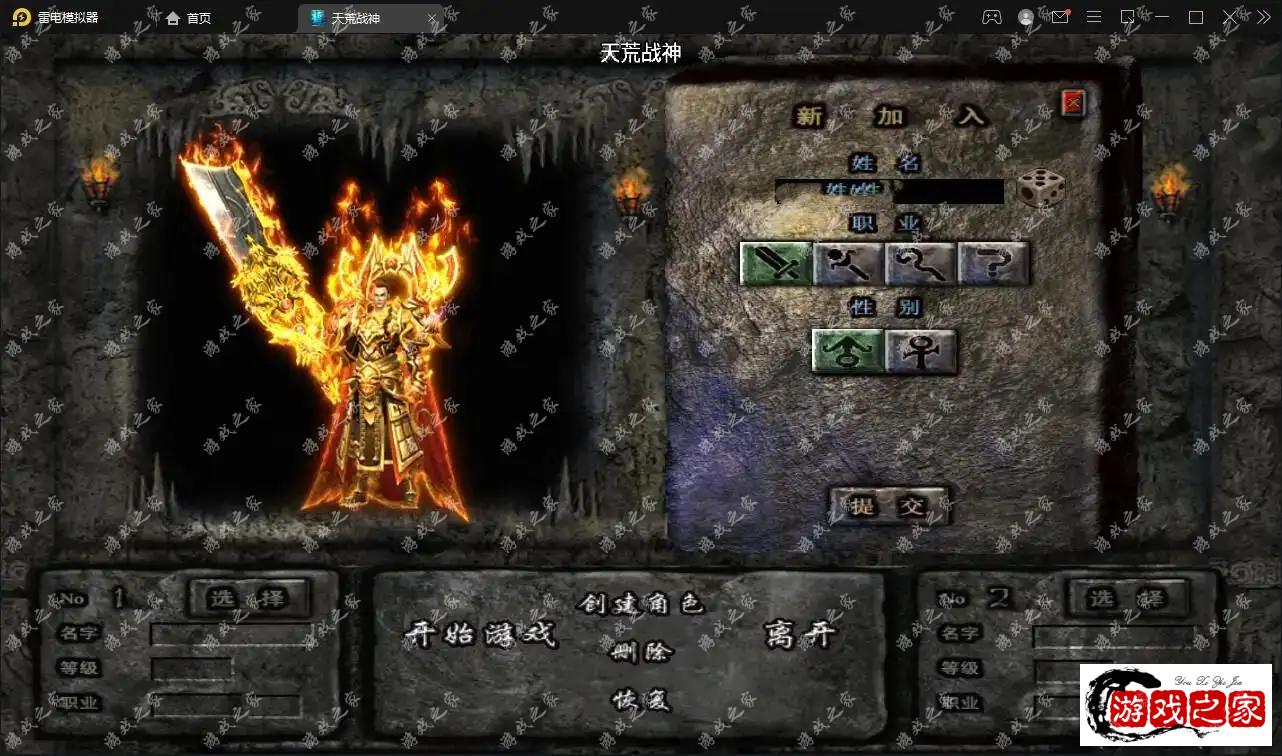
Task: Select the warrior sword class icon
Action: coord(775,264)
